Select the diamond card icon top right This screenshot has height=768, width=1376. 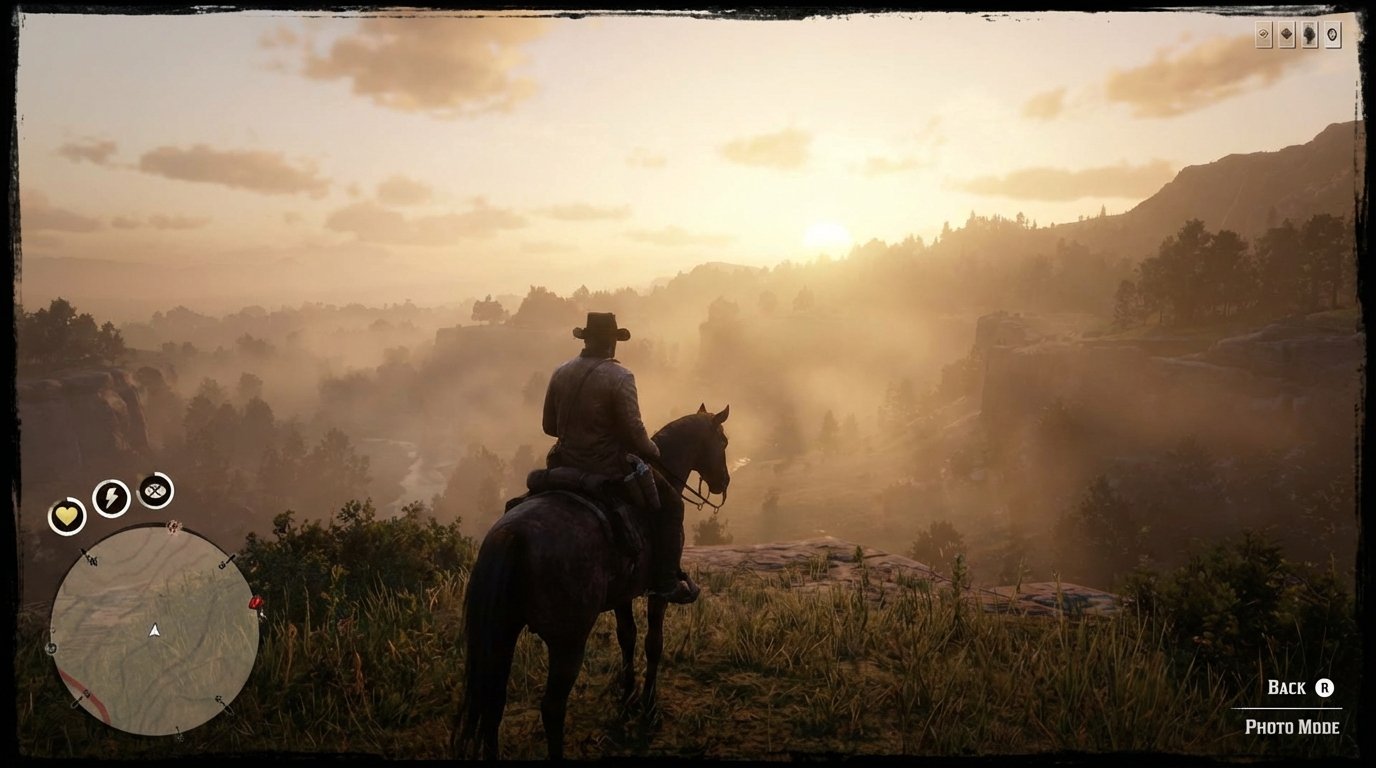[1287, 34]
